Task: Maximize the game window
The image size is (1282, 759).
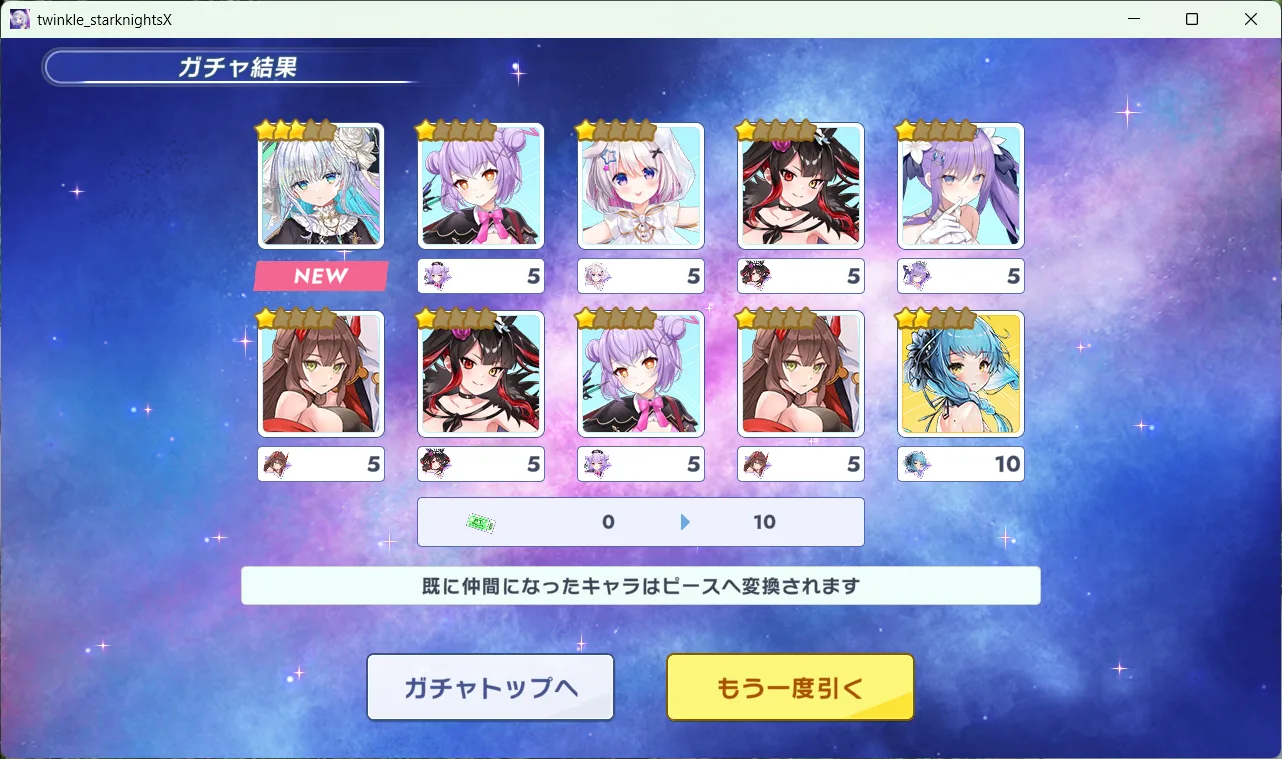Action: click(1192, 19)
